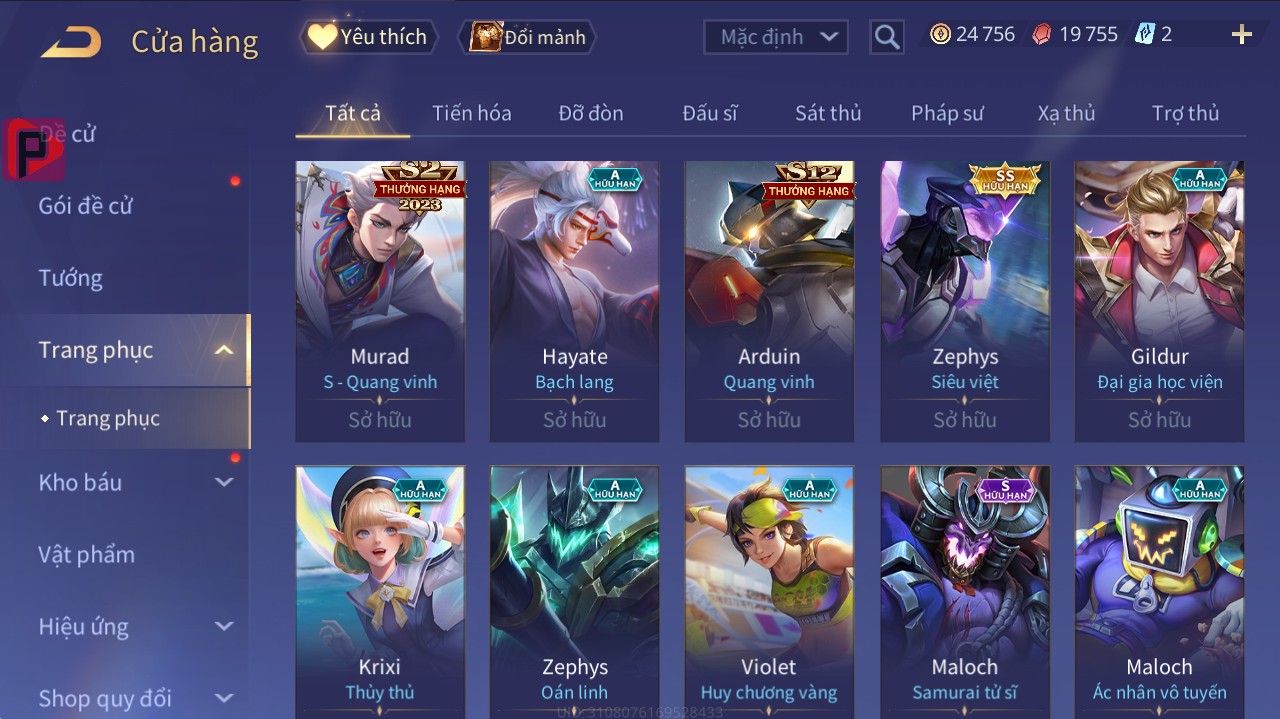Switch to the Đỡ đòn tab
Image resolution: width=1280 pixels, height=719 pixels.
590,113
